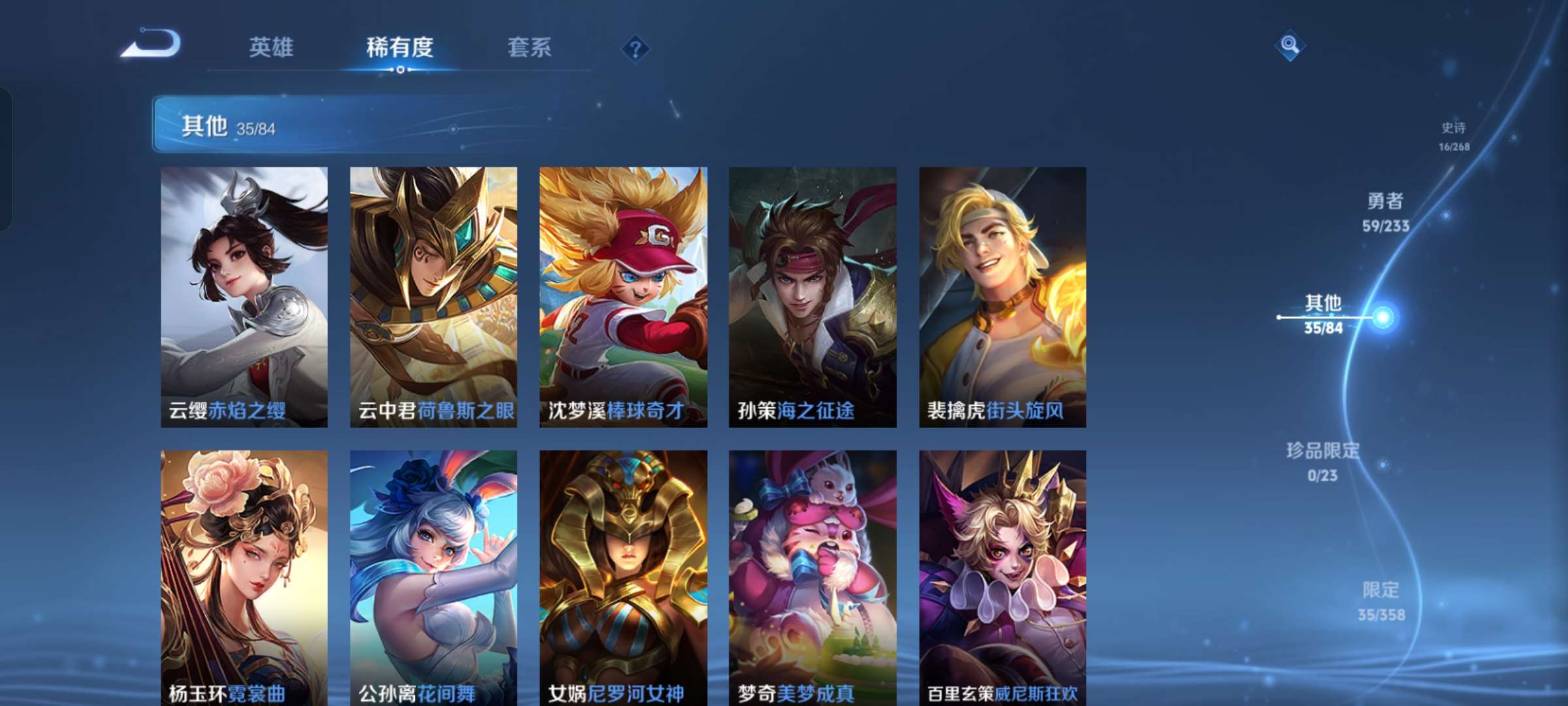Select the 稀有度 tab
The image size is (1568, 706).
click(x=400, y=46)
